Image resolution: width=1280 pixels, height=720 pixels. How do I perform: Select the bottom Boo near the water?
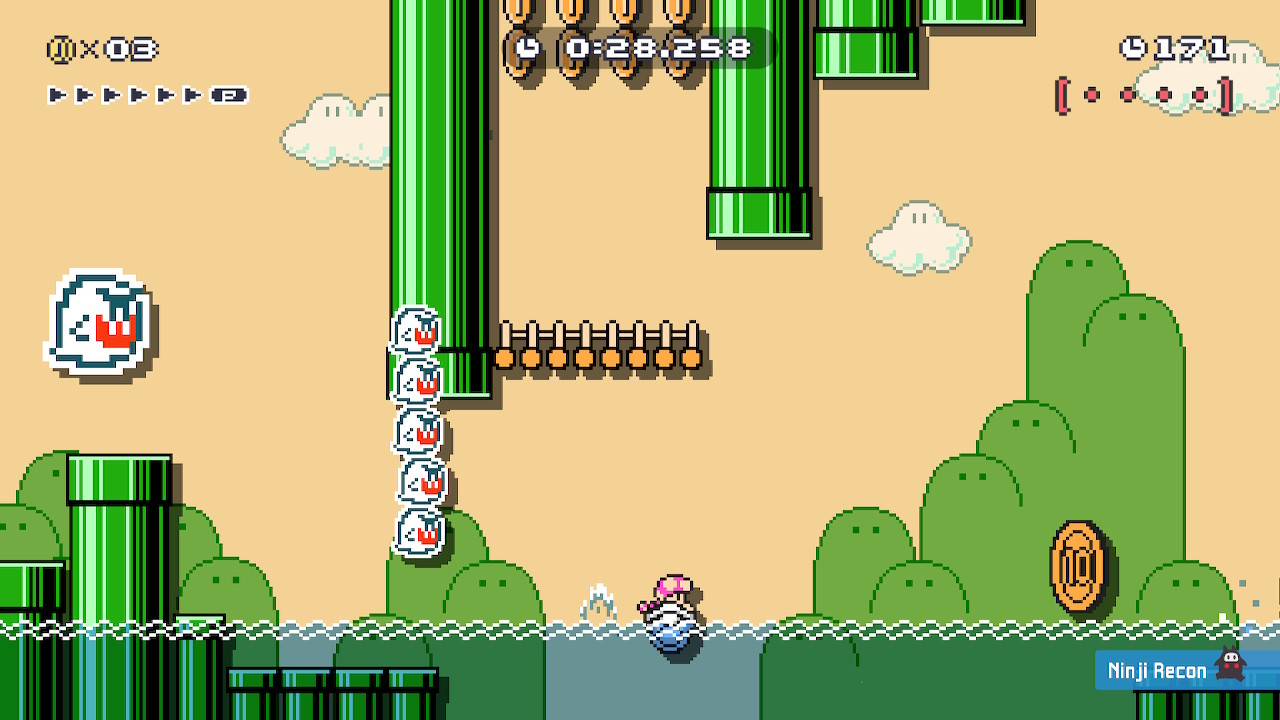point(417,531)
